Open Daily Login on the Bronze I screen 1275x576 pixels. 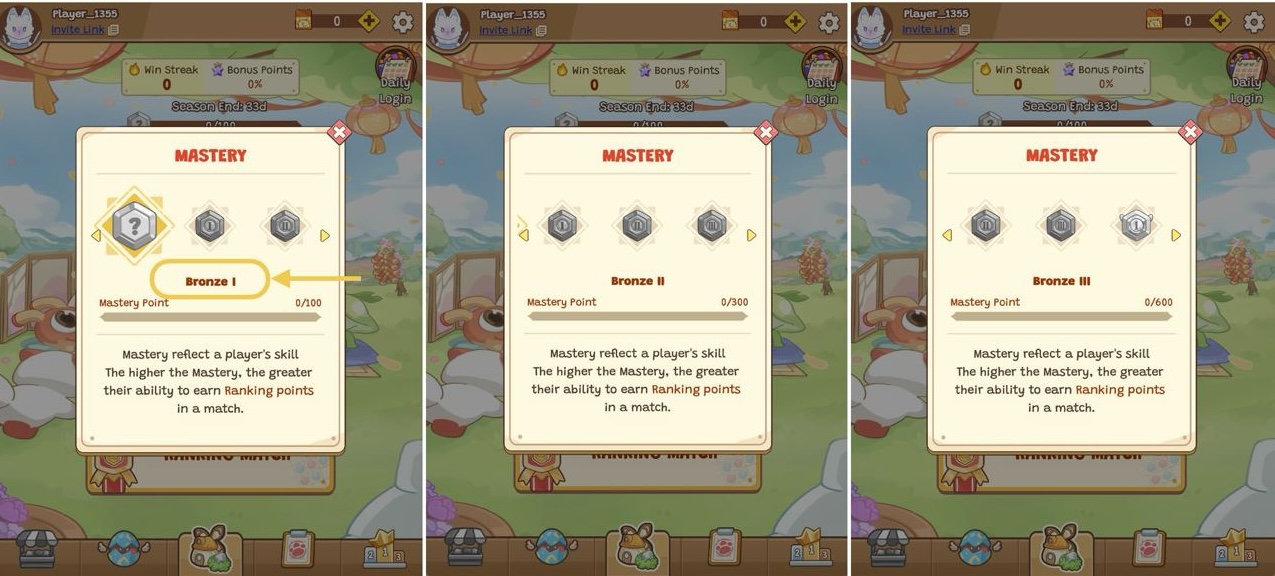coord(396,78)
